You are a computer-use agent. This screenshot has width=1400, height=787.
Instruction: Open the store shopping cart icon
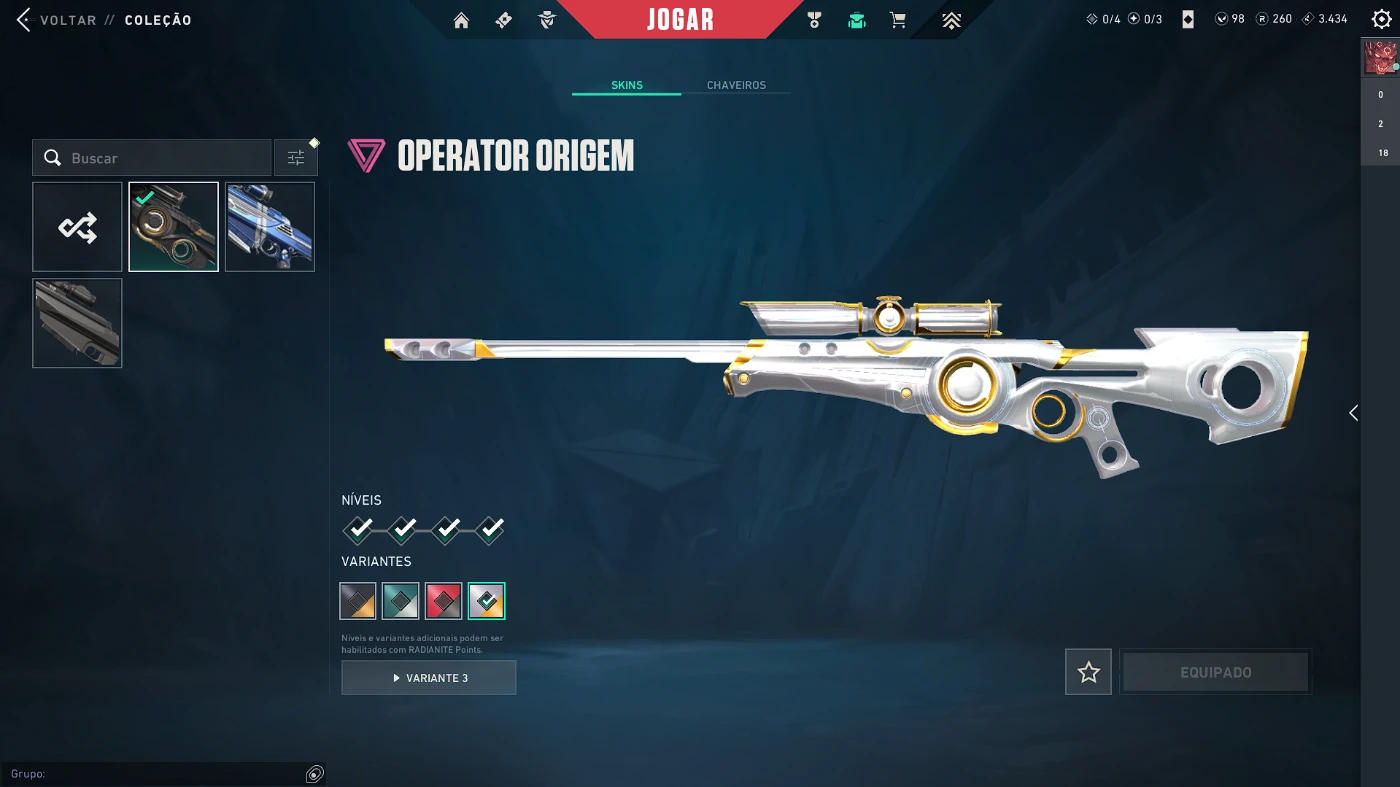pos(898,20)
